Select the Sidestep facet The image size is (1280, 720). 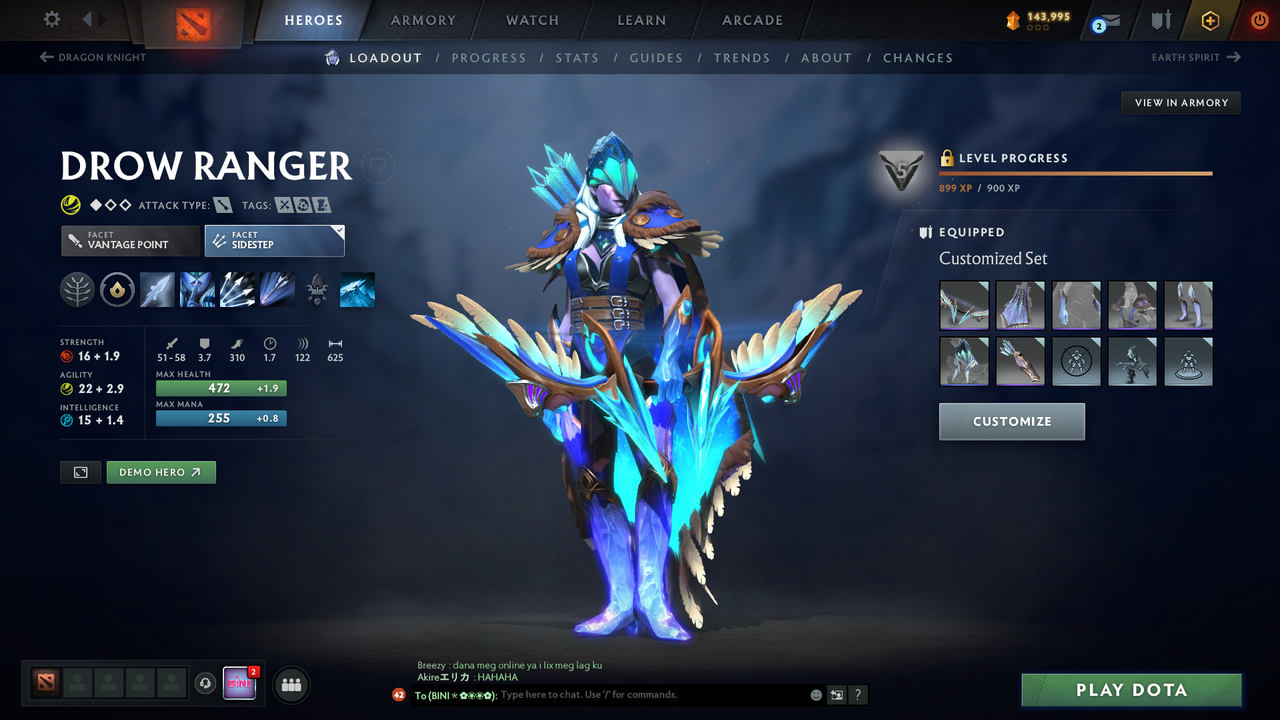click(274, 240)
